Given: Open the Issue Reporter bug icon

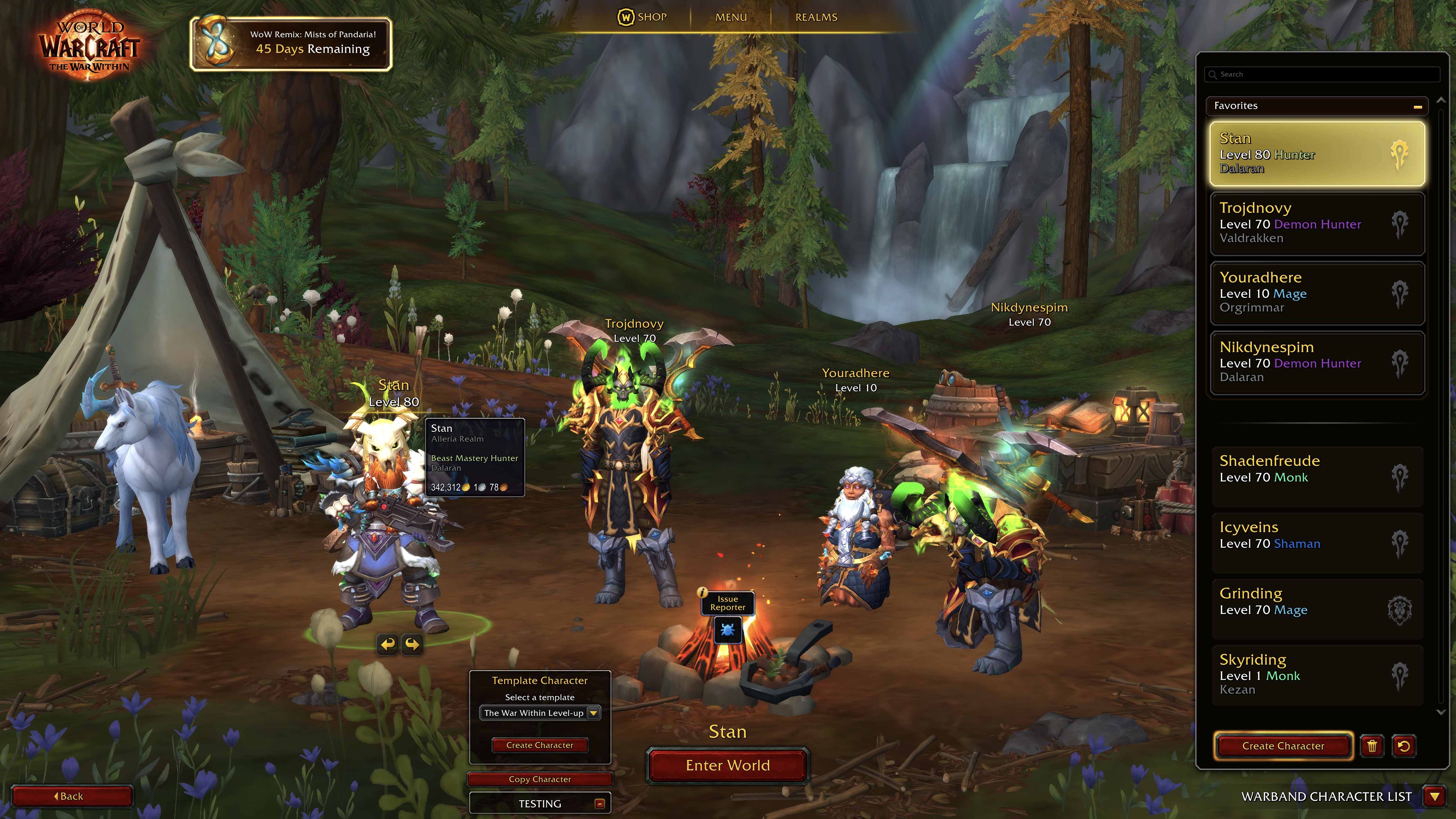Looking at the screenshot, I should click(727, 629).
